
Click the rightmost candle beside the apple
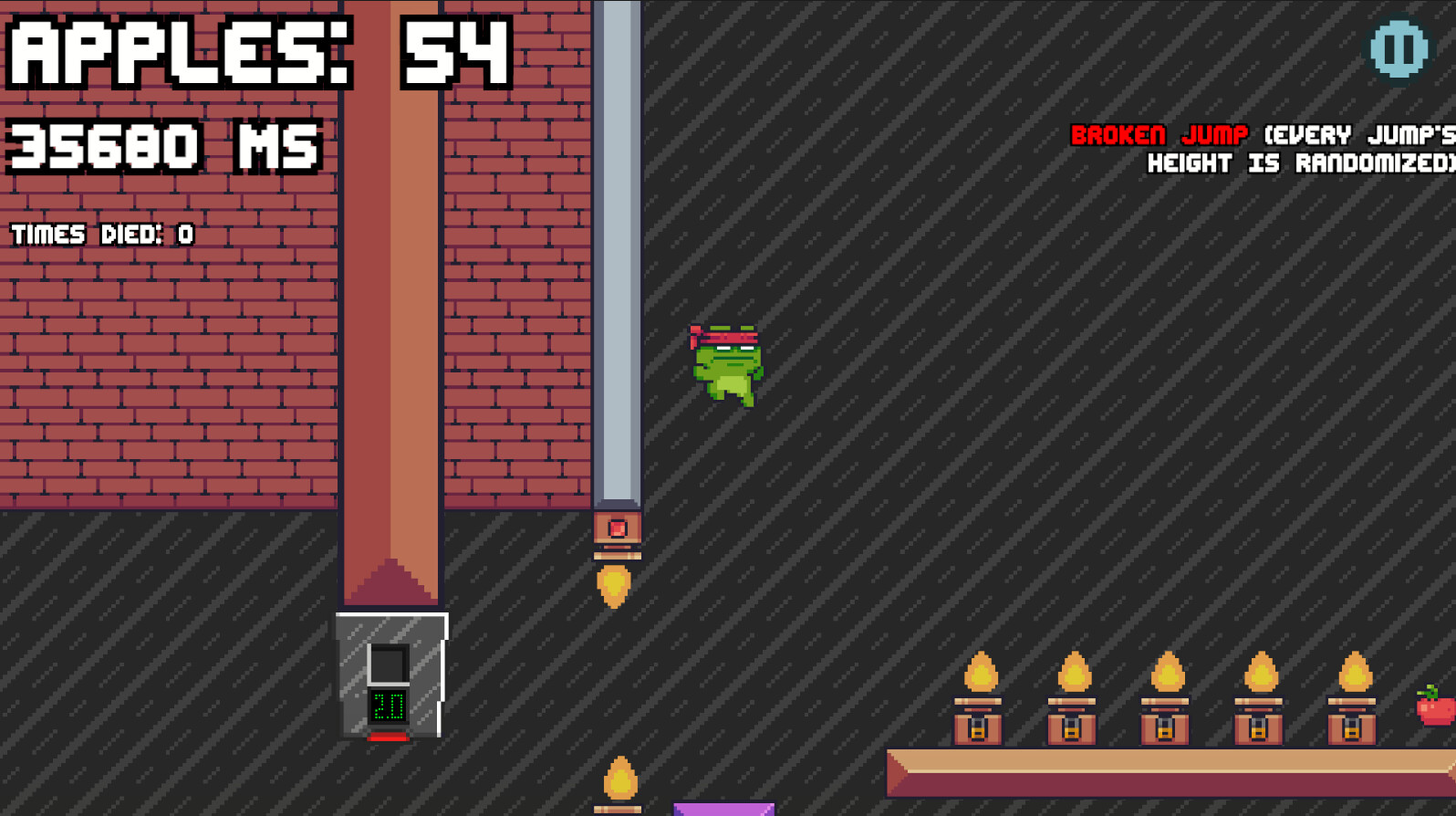click(x=1352, y=703)
